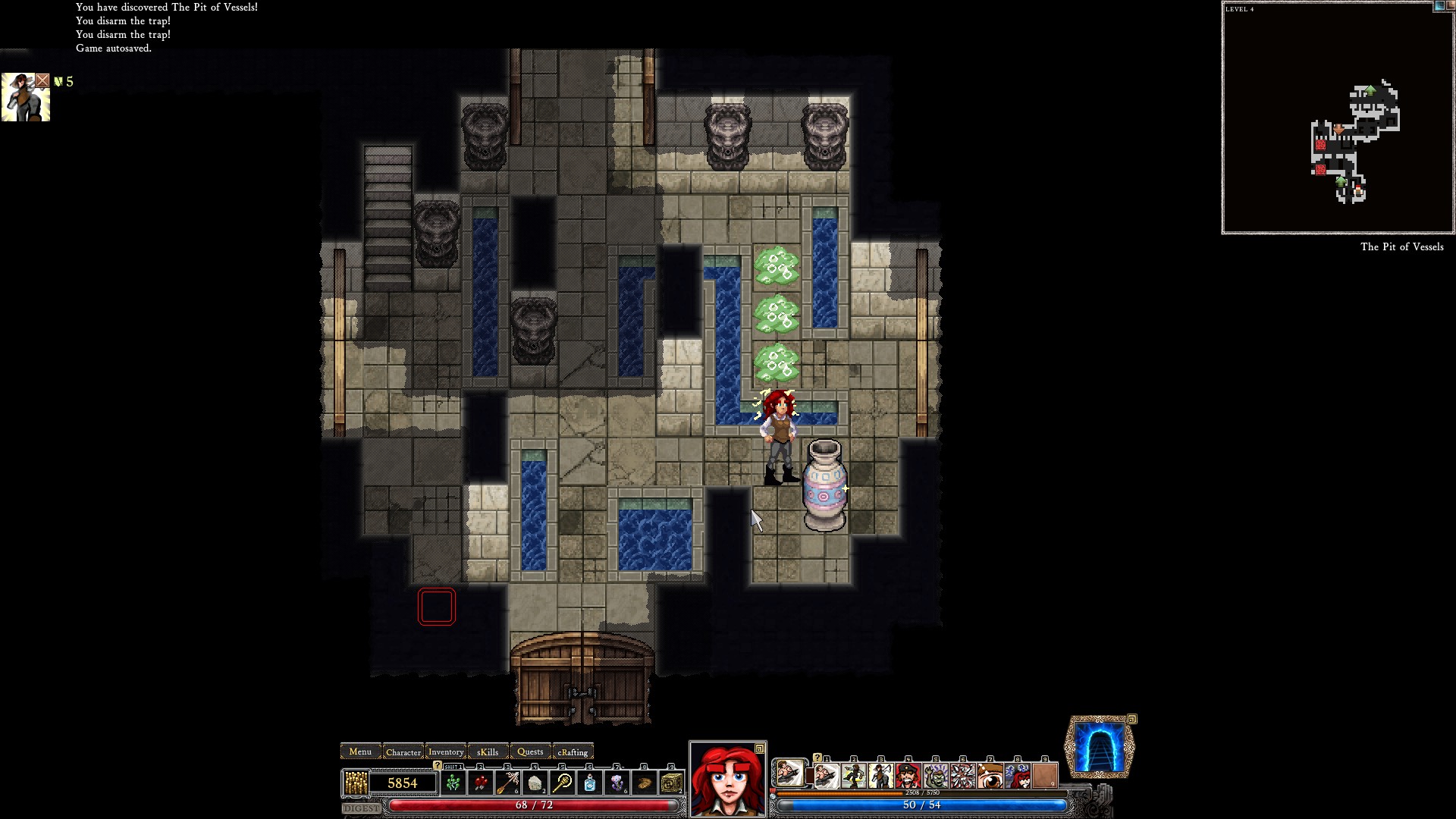Click the dungeon minimap
The image size is (1456, 819).
point(1338,118)
